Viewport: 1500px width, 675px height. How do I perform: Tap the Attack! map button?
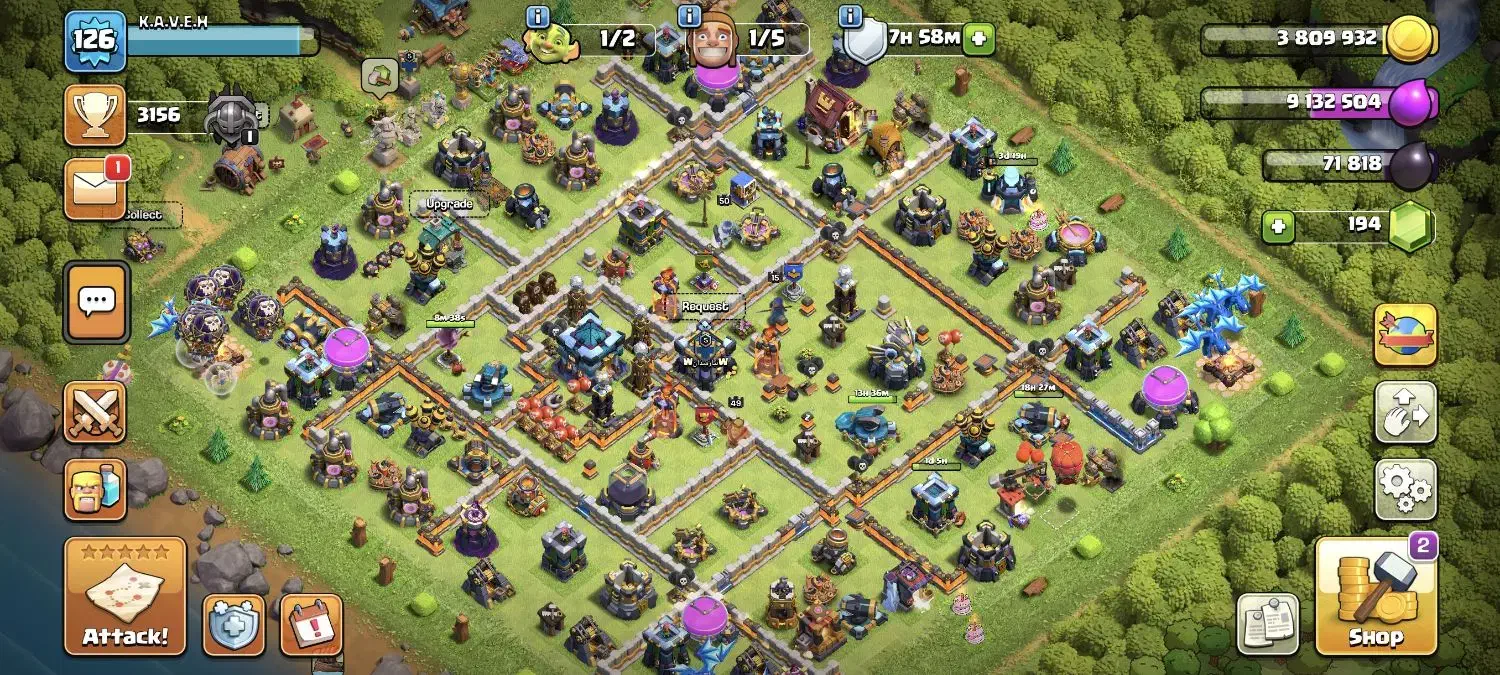(x=125, y=596)
